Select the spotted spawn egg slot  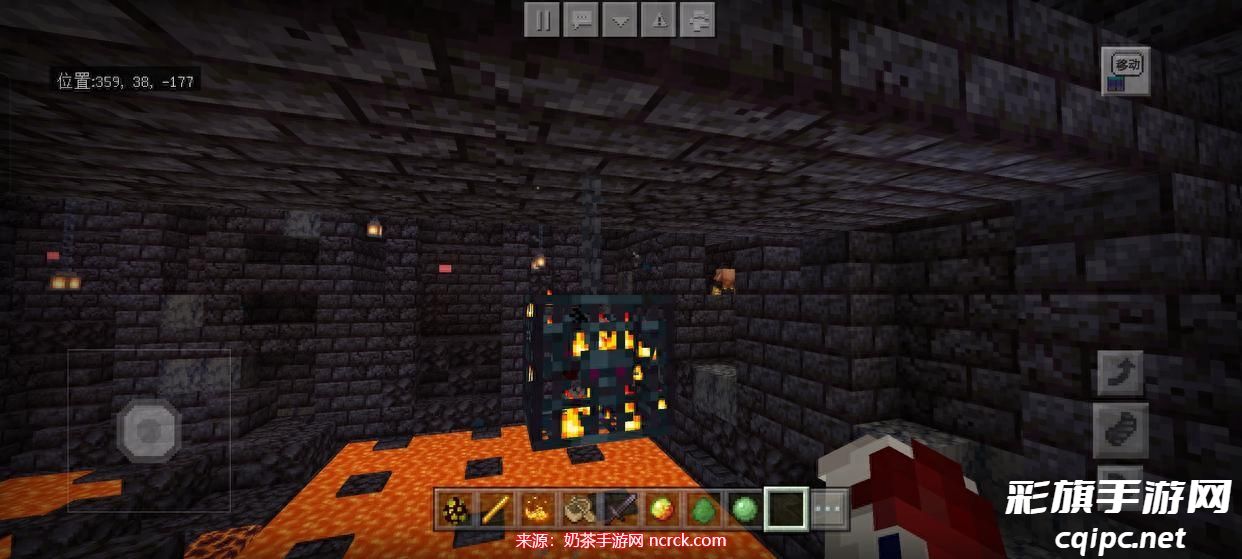coord(453,510)
